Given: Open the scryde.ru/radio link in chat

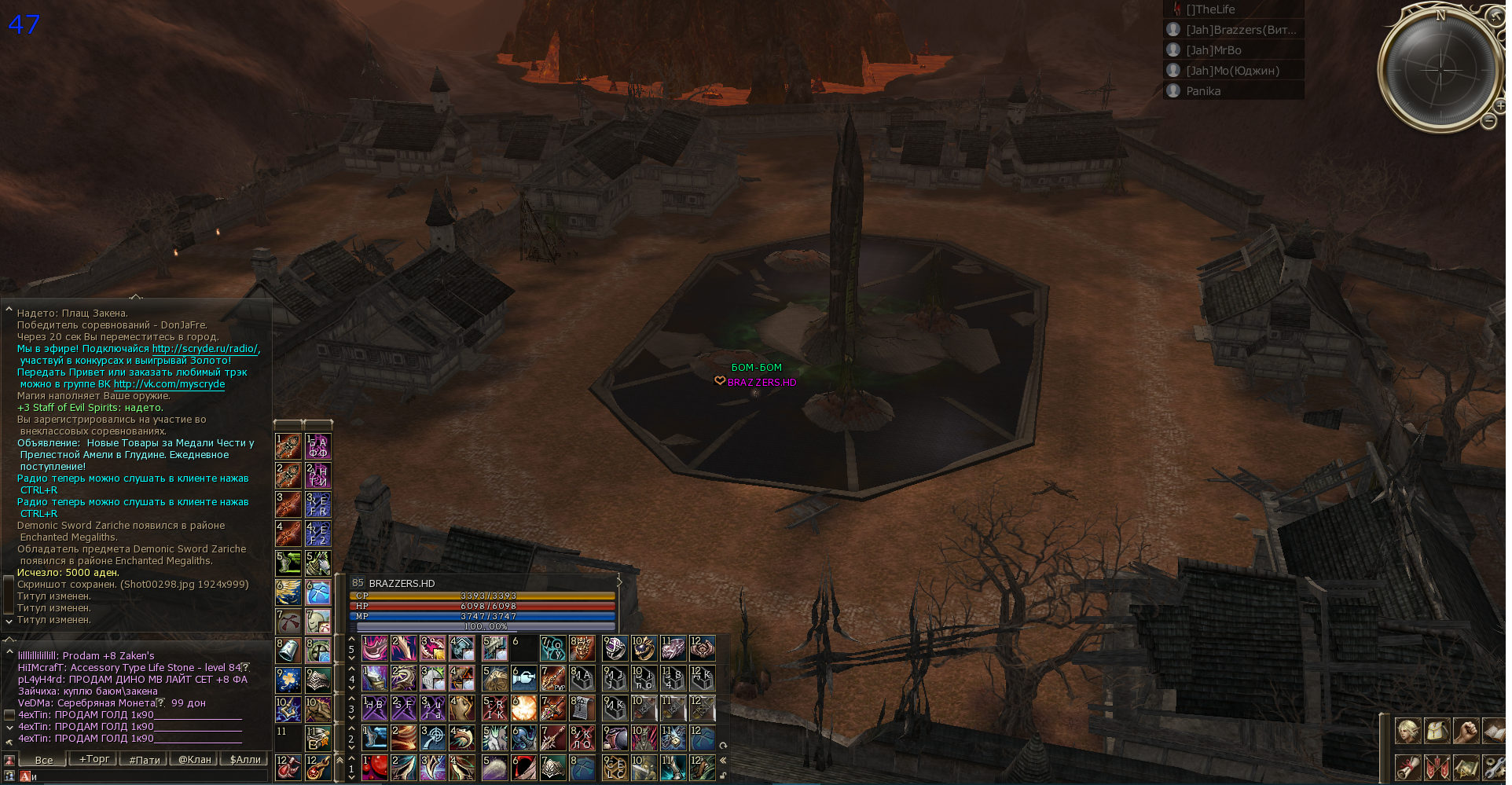Looking at the screenshot, I should [x=204, y=349].
